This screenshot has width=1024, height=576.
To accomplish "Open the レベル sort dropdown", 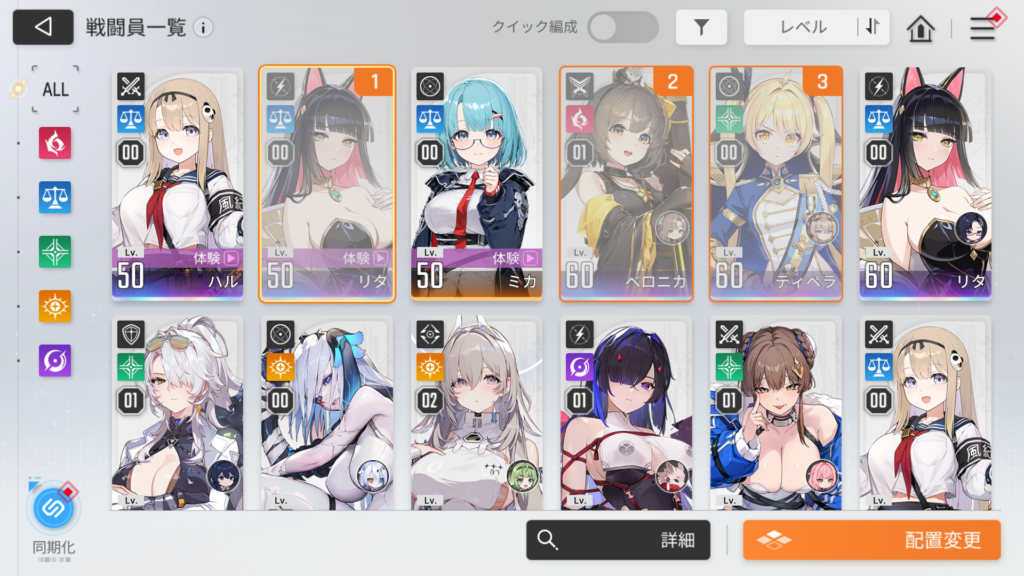I will pos(802,28).
